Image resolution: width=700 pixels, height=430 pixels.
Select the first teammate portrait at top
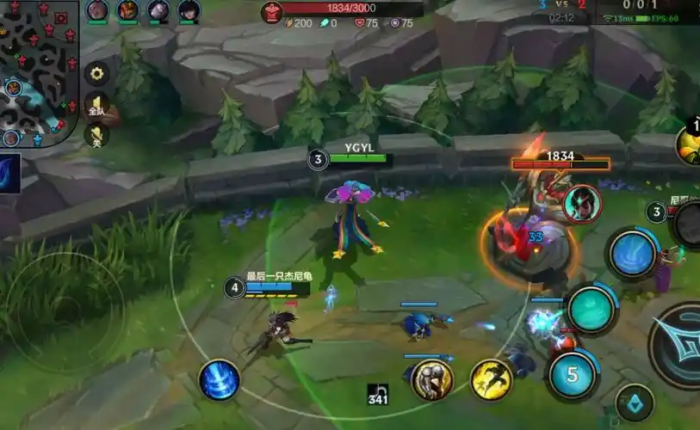(97, 11)
